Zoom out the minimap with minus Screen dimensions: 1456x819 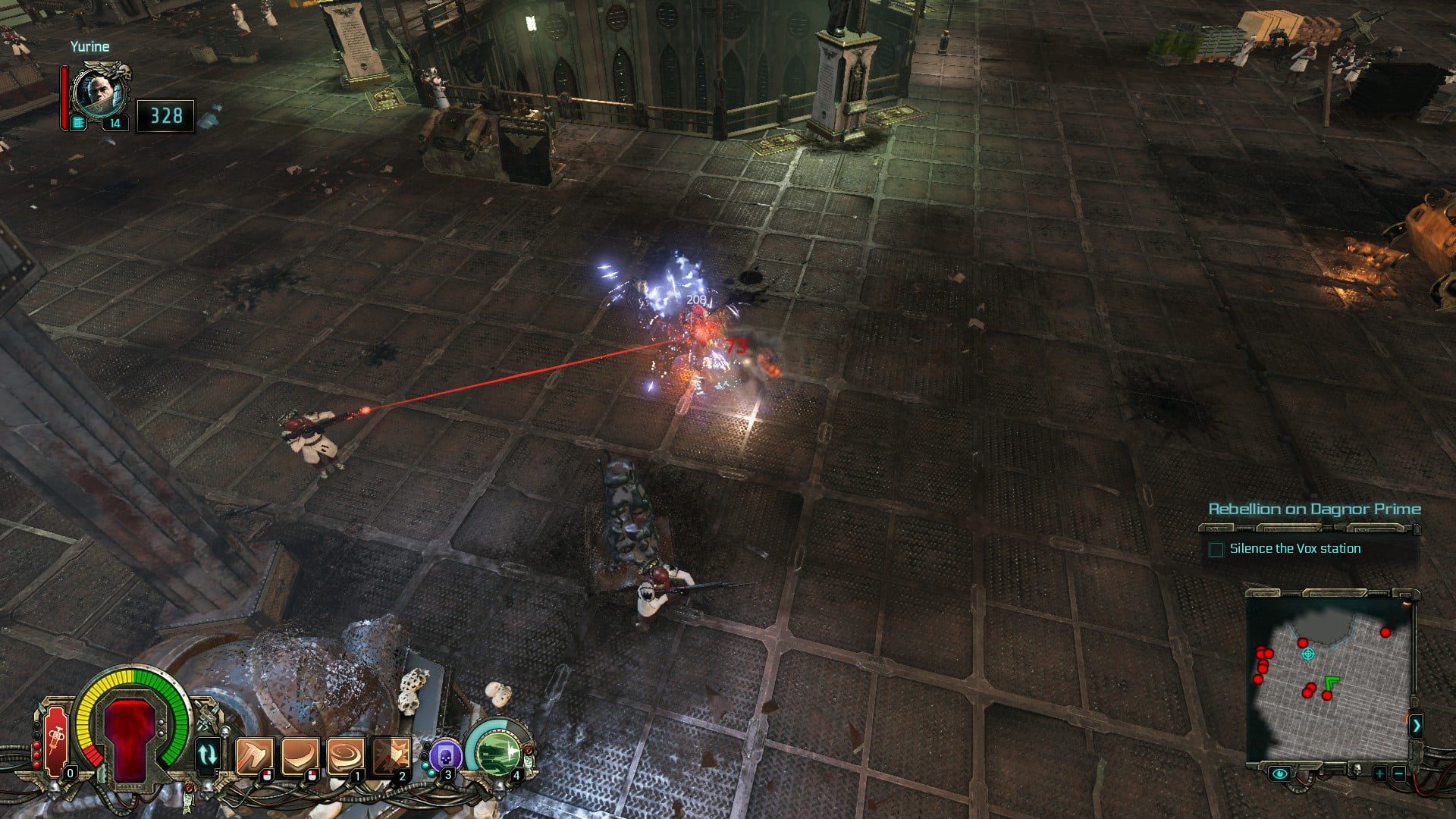tap(1398, 773)
